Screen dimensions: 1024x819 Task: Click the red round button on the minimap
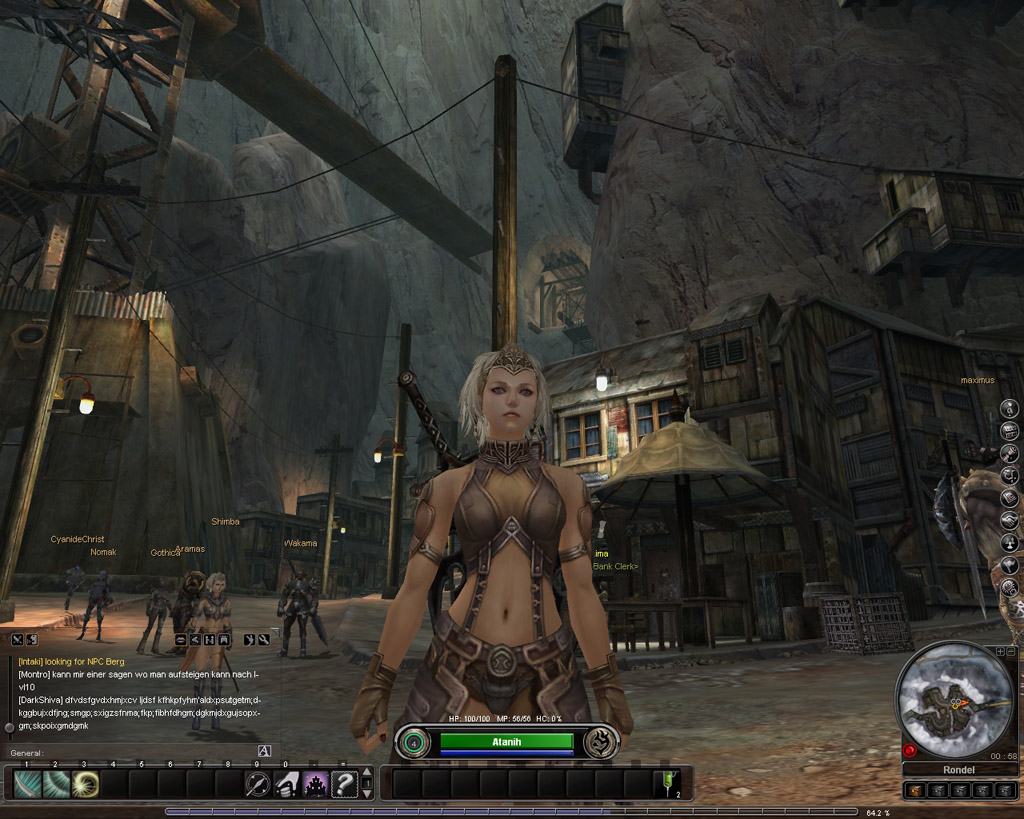[x=910, y=750]
